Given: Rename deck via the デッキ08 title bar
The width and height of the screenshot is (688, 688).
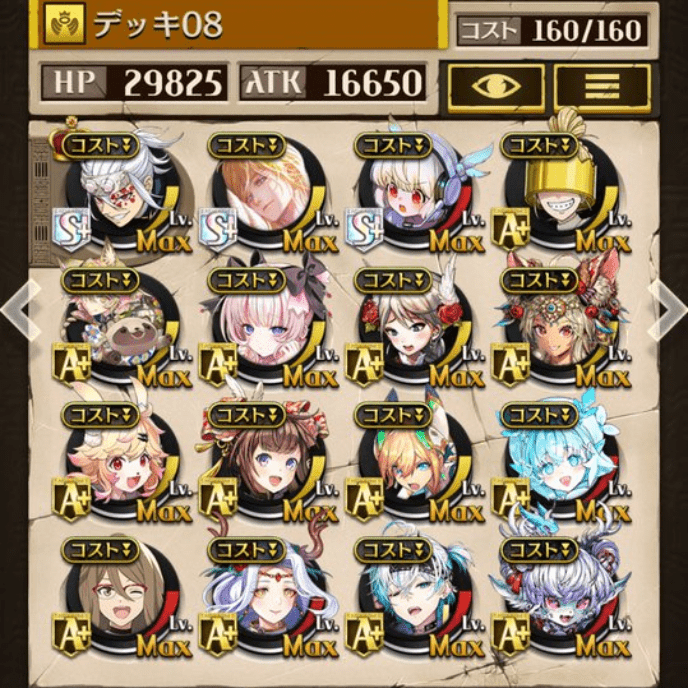Looking at the screenshot, I should (240, 24).
